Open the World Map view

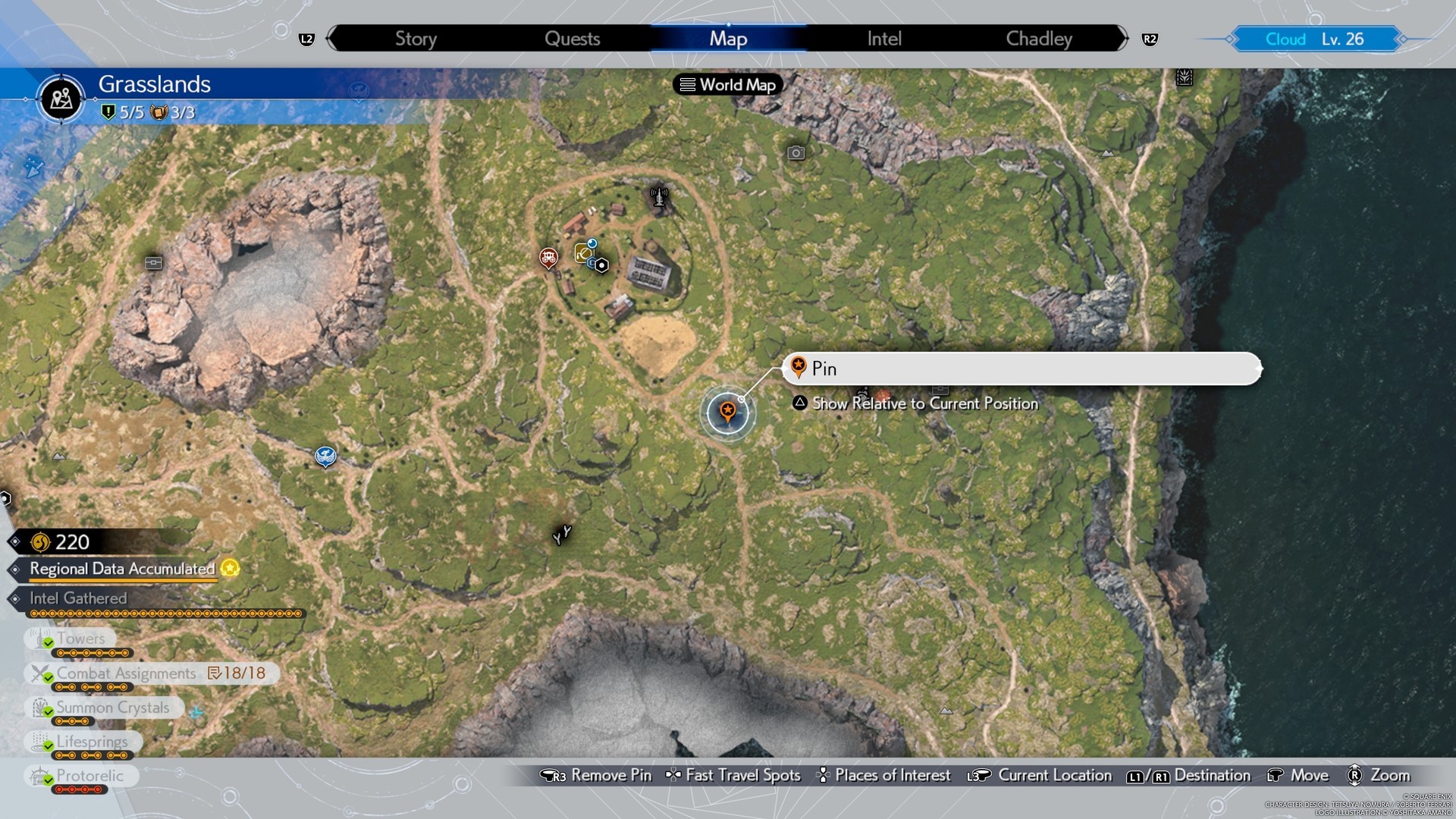[x=728, y=85]
